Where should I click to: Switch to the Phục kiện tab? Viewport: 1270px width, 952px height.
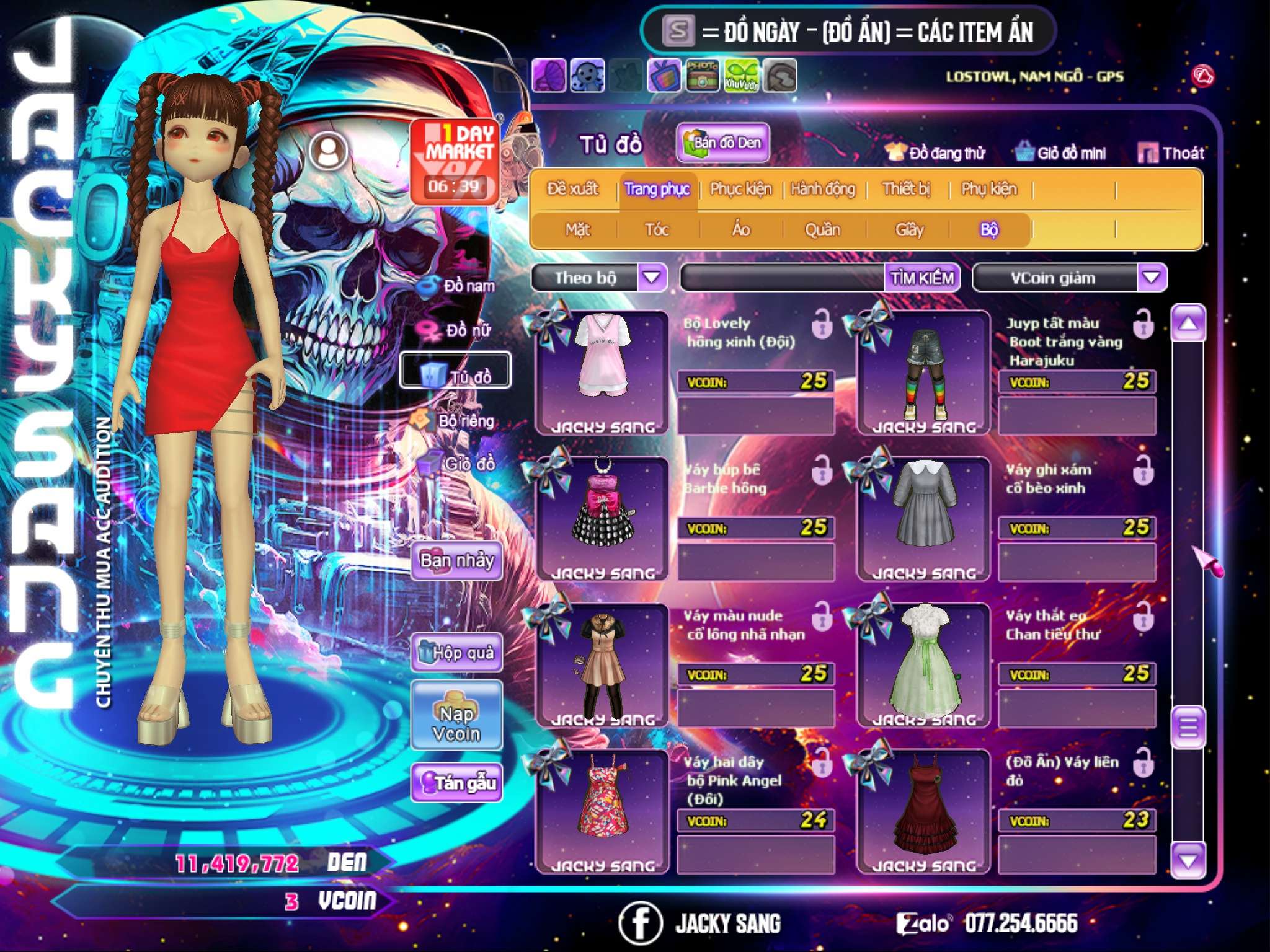point(740,189)
